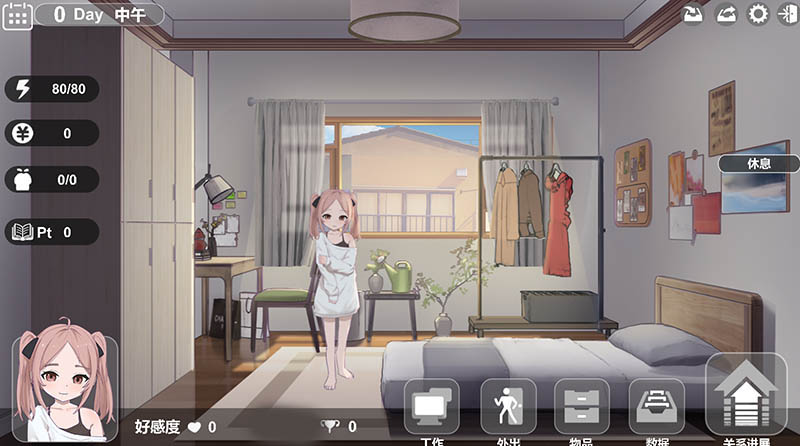Image resolution: width=800 pixels, height=446 pixels.
Task: Open the gear settings menu
Action: [x=759, y=14]
